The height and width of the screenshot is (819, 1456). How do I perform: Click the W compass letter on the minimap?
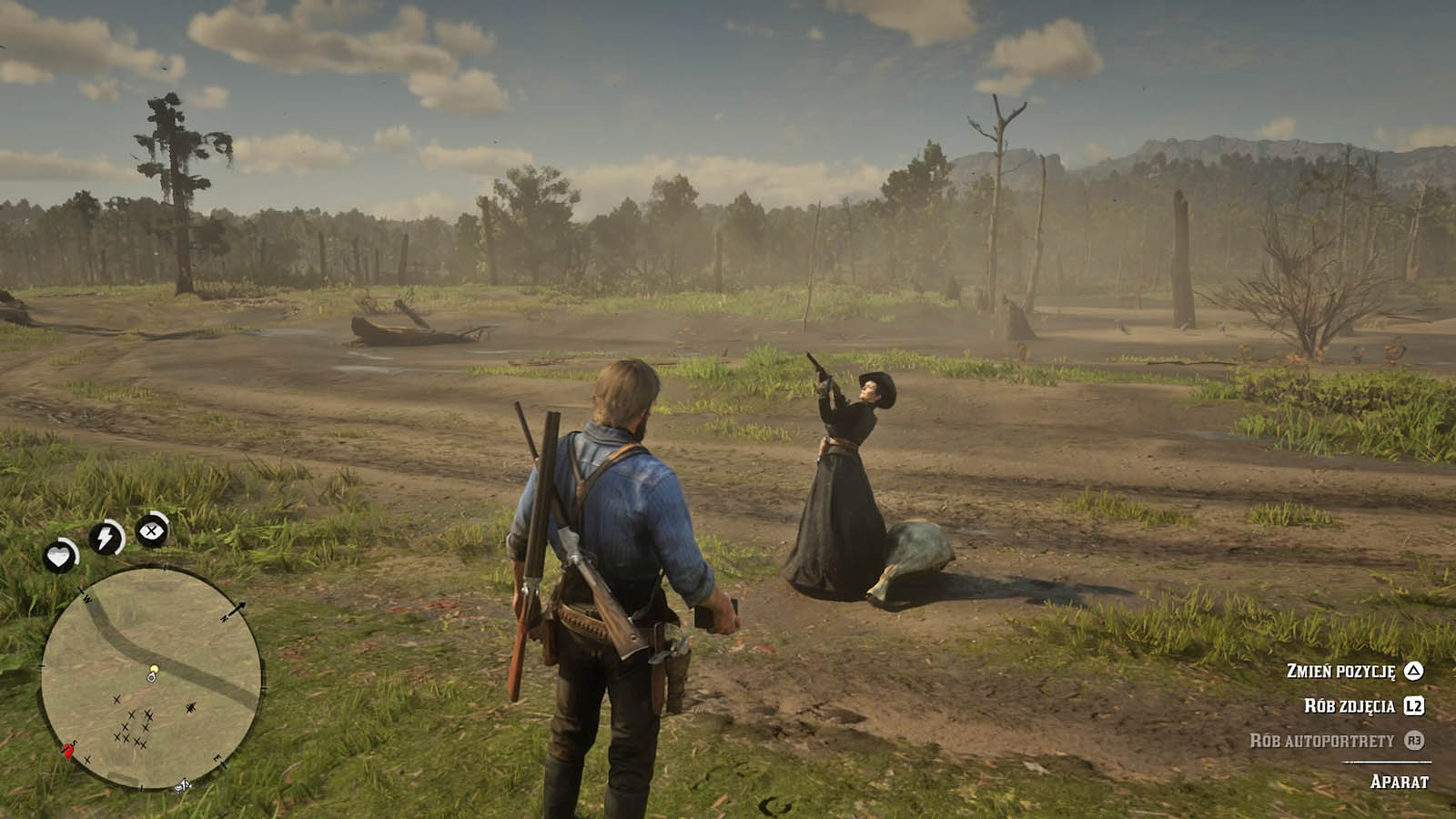tap(87, 599)
